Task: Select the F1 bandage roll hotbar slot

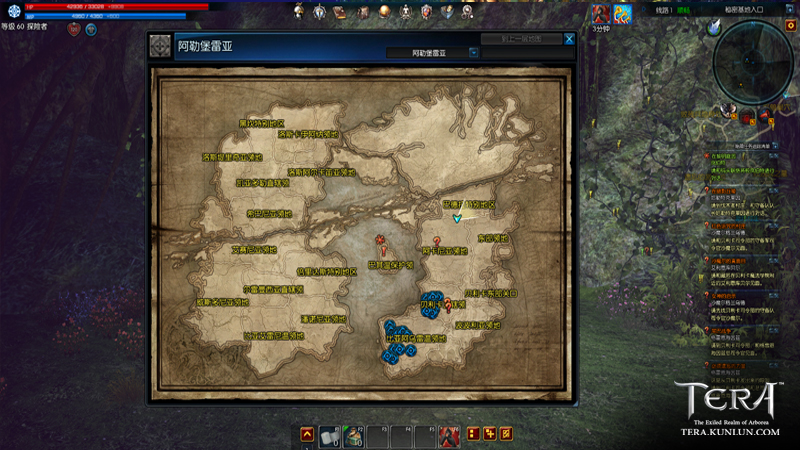Action: (x=329, y=435)
